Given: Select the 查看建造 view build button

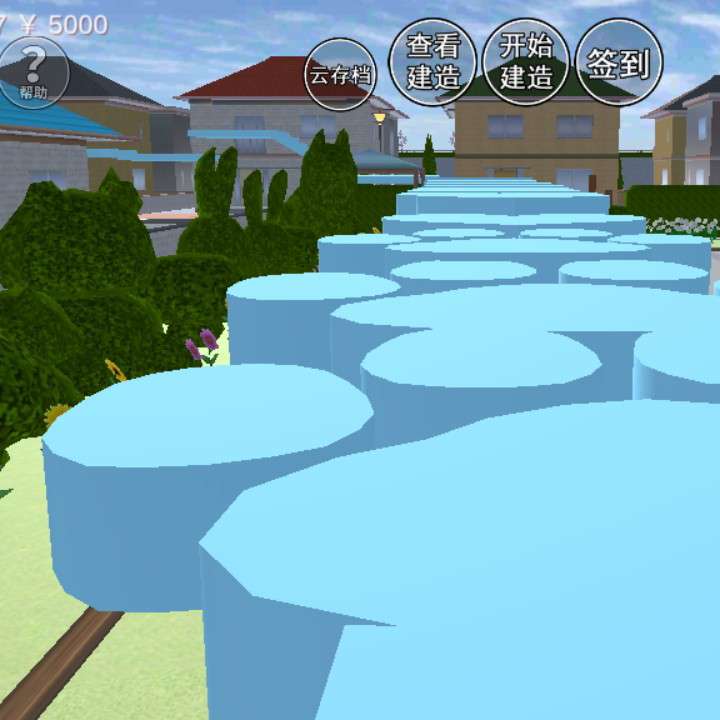Looking at the screenshot, I should [432, 62].
